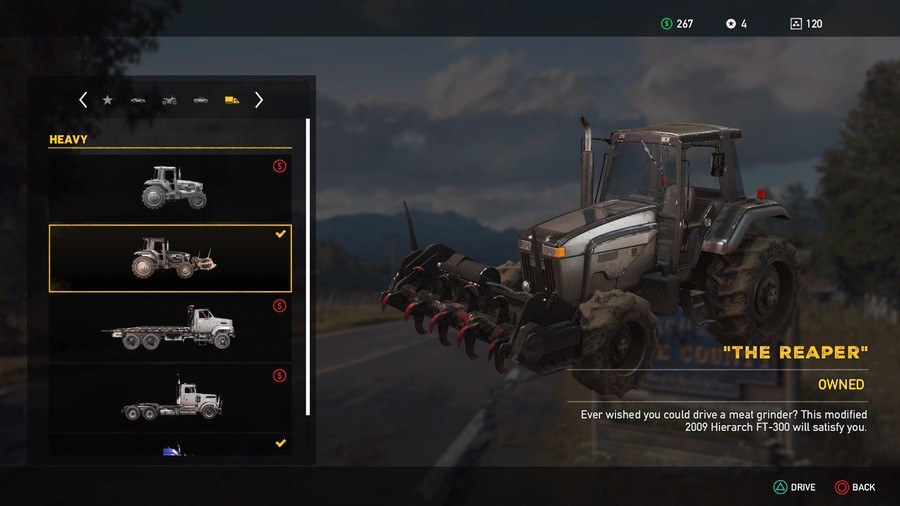Open the ATV quad bike category
Viewport: 900px width, 506px height.
coord(169,100)
